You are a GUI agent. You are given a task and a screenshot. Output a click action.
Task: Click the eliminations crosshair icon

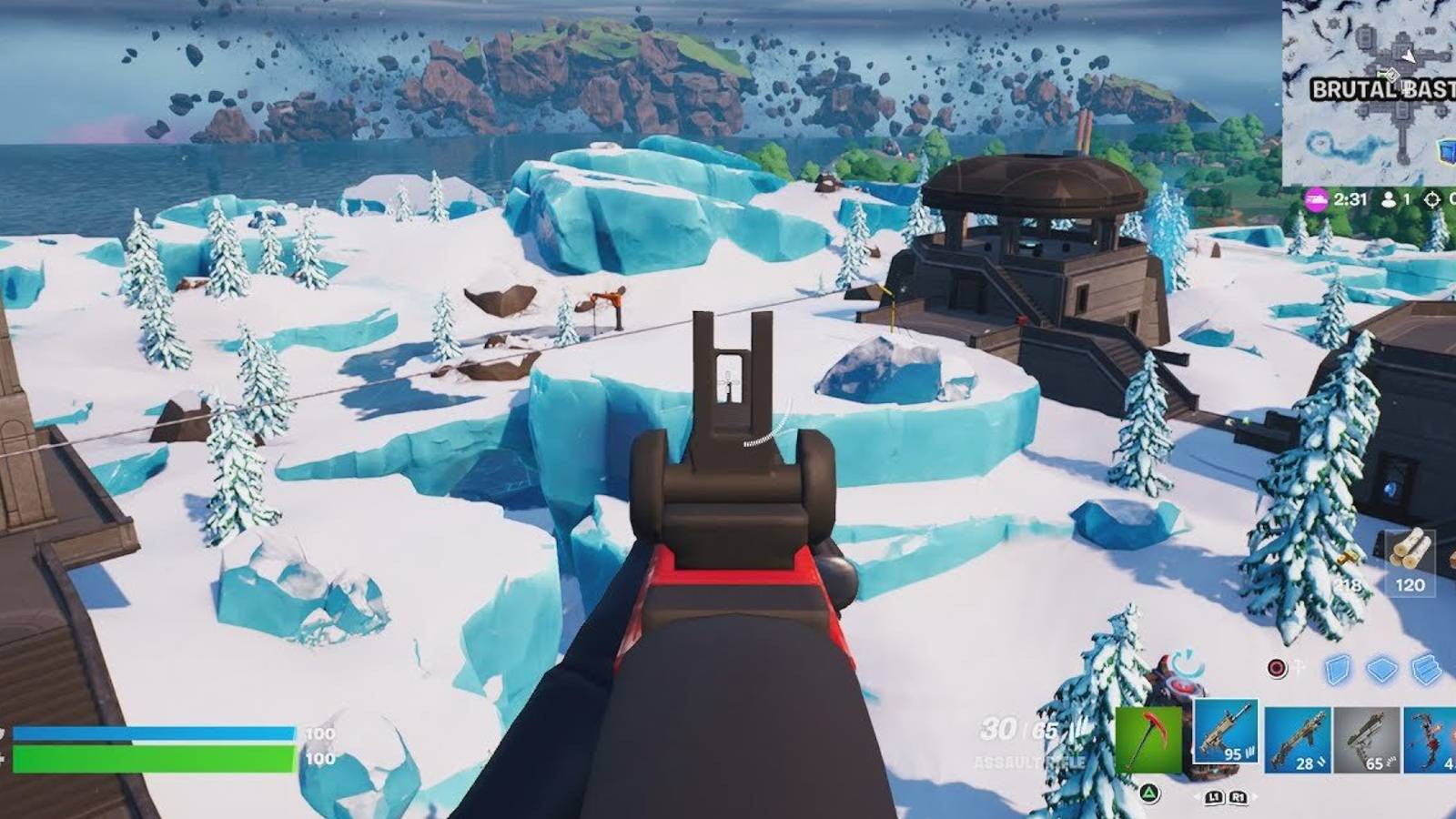[1431, 200]
